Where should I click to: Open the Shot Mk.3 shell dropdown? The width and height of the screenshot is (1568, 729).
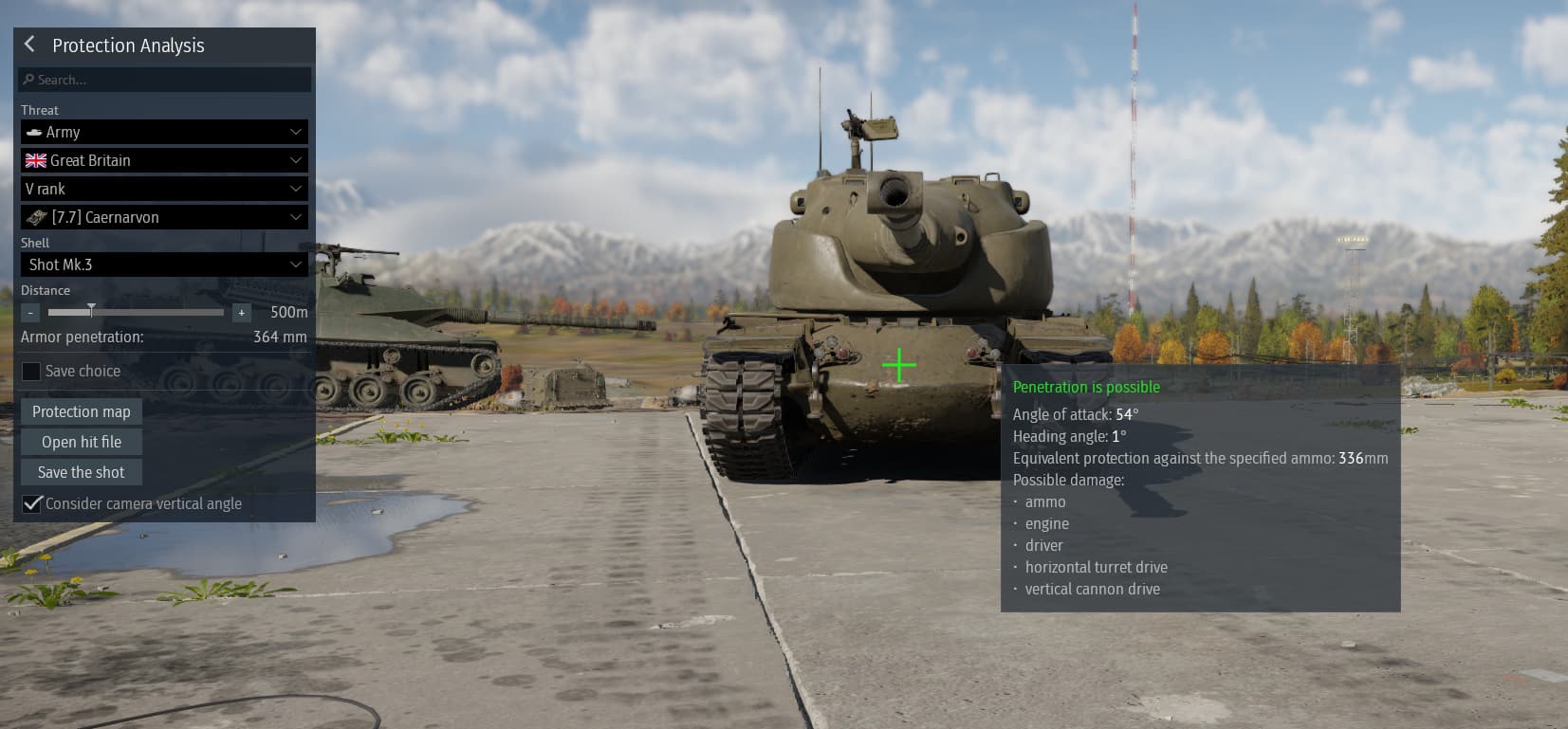click(164, 264)
